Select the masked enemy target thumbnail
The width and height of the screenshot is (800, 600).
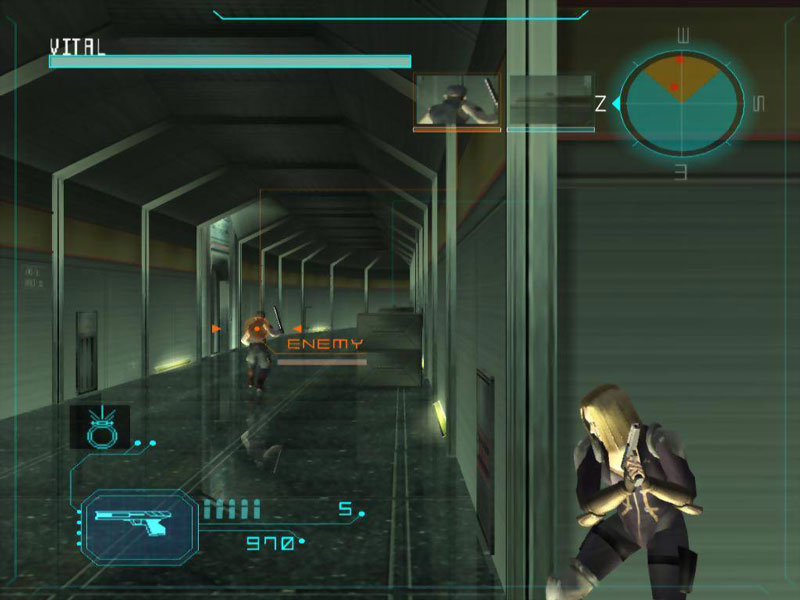pos(457,100)
